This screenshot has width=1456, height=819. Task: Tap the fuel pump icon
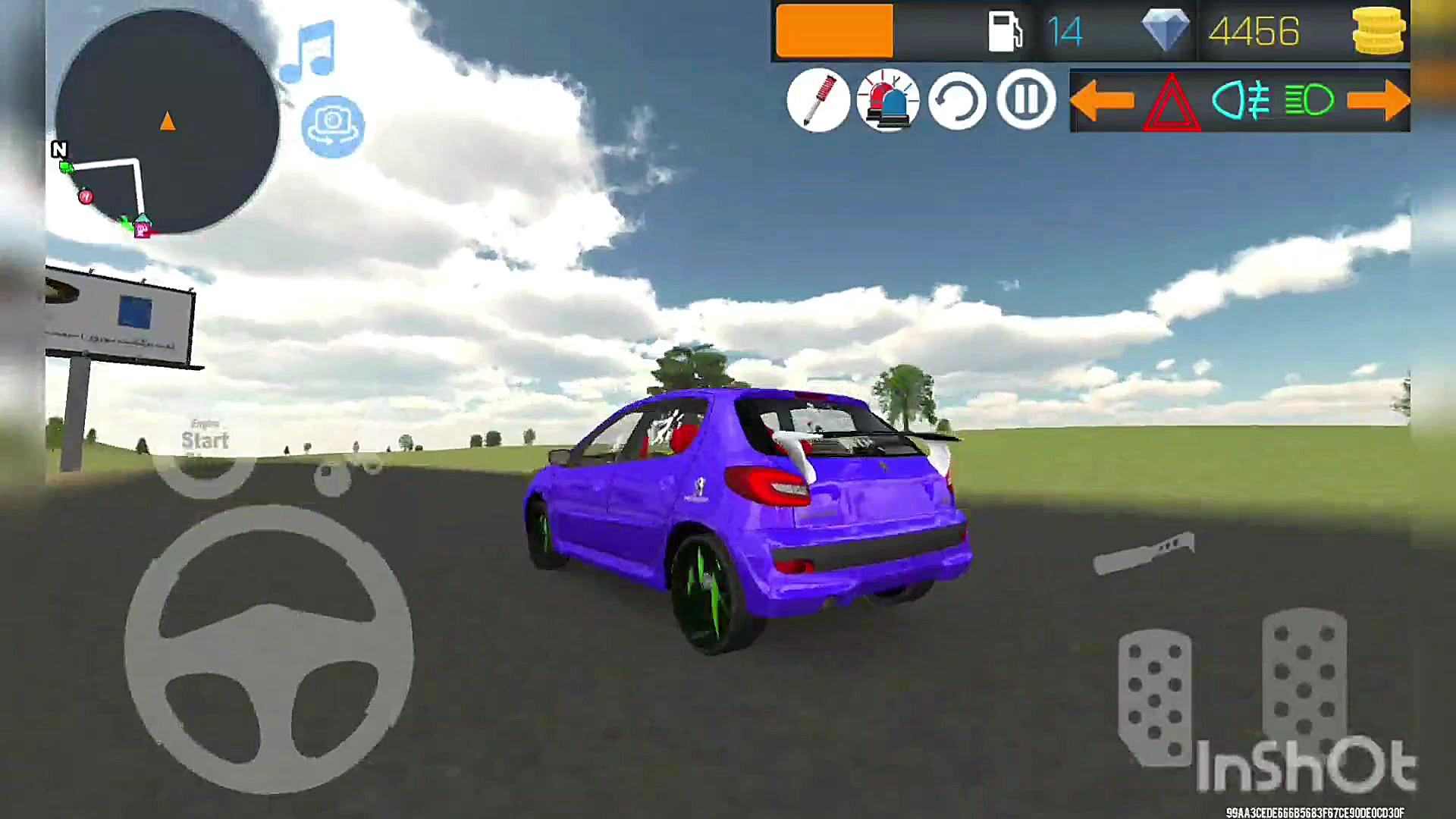tap(1006, 31)
